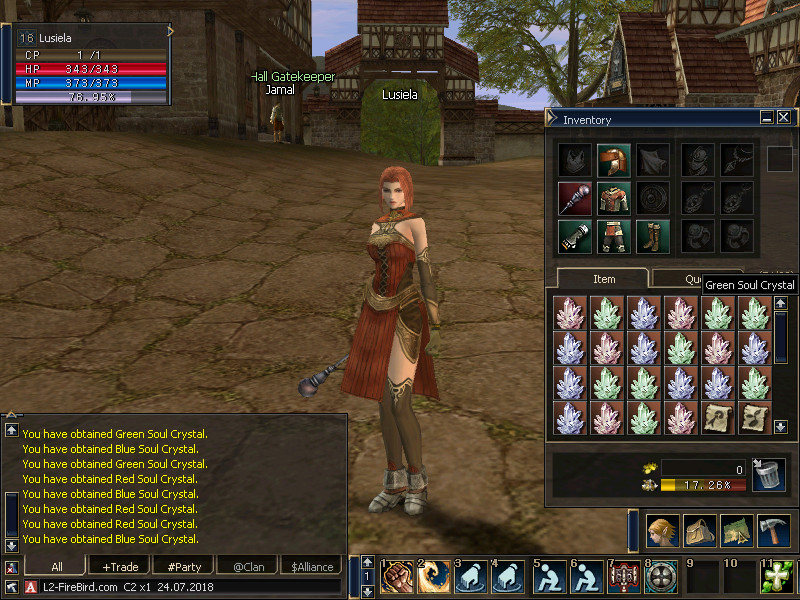Close the Inventory window
Screen dimensions: 800x600
783,118
